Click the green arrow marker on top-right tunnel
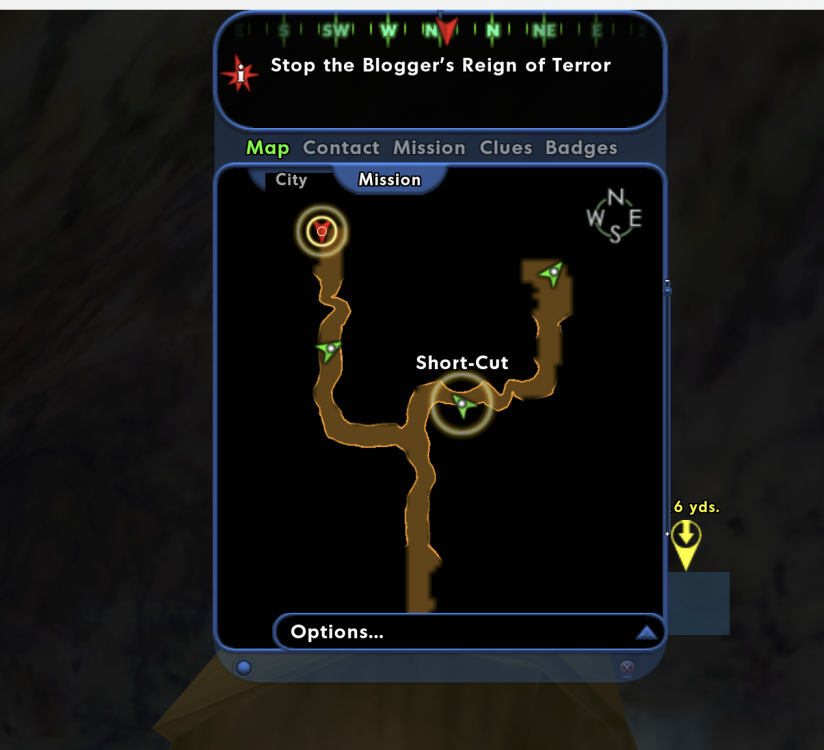Image resolution: width=824 pixels, height=750 pixels. [551, 271]
